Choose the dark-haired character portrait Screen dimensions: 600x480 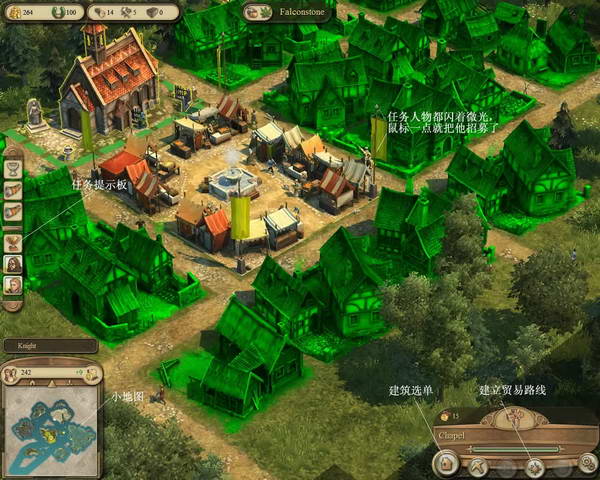point(14,264)
